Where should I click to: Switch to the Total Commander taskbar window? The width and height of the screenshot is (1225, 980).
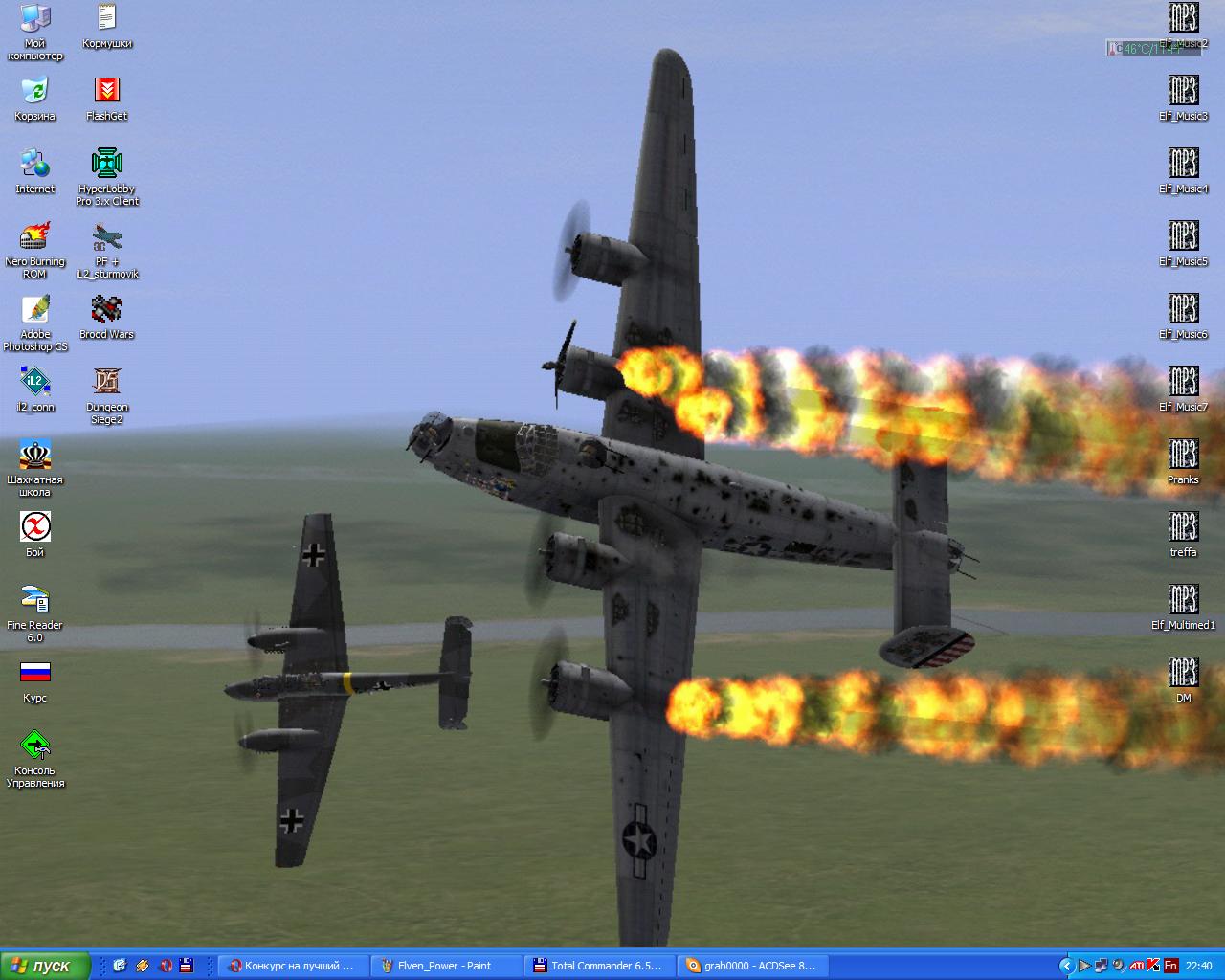click(x=598, y=966)
